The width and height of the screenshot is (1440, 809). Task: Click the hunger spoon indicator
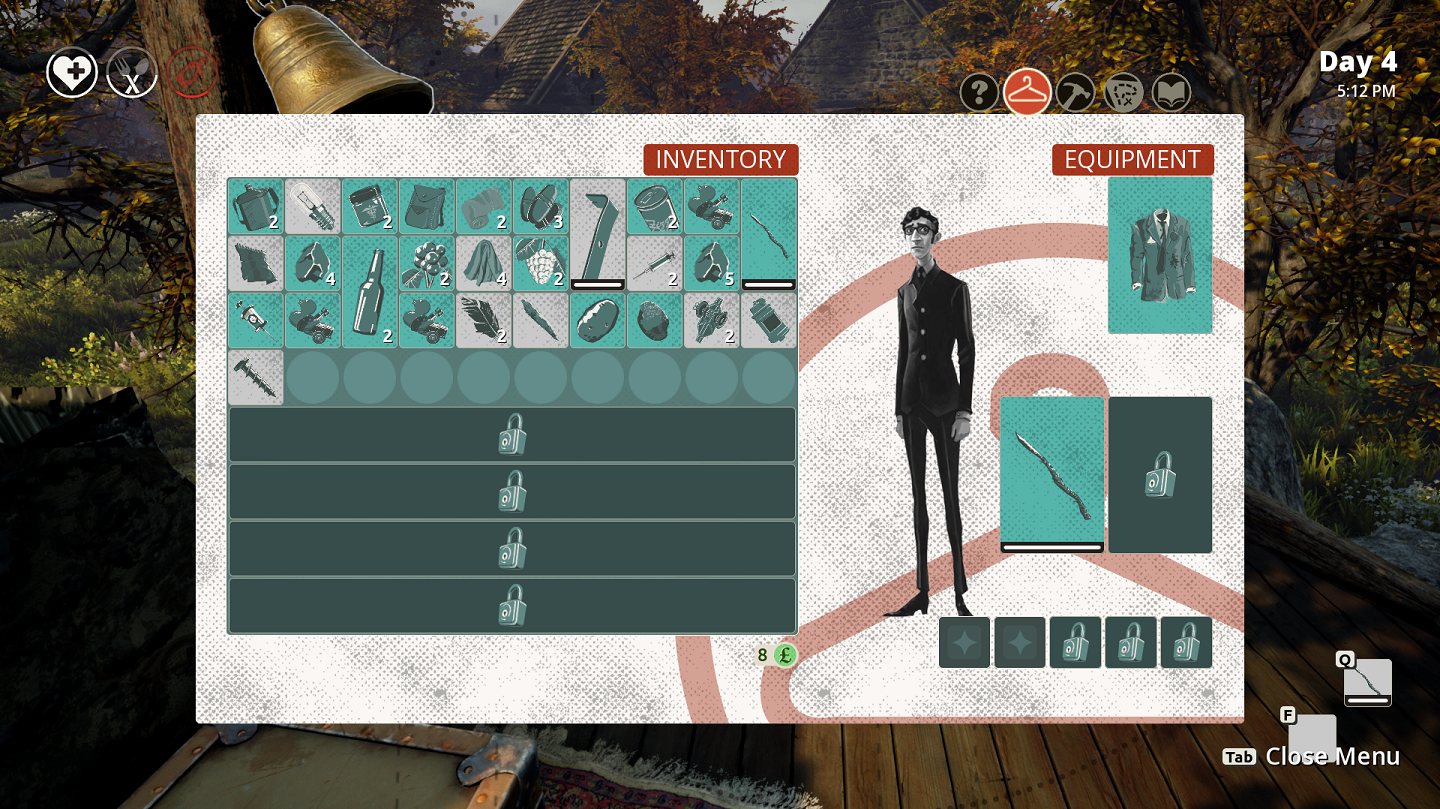pos(133,71)
